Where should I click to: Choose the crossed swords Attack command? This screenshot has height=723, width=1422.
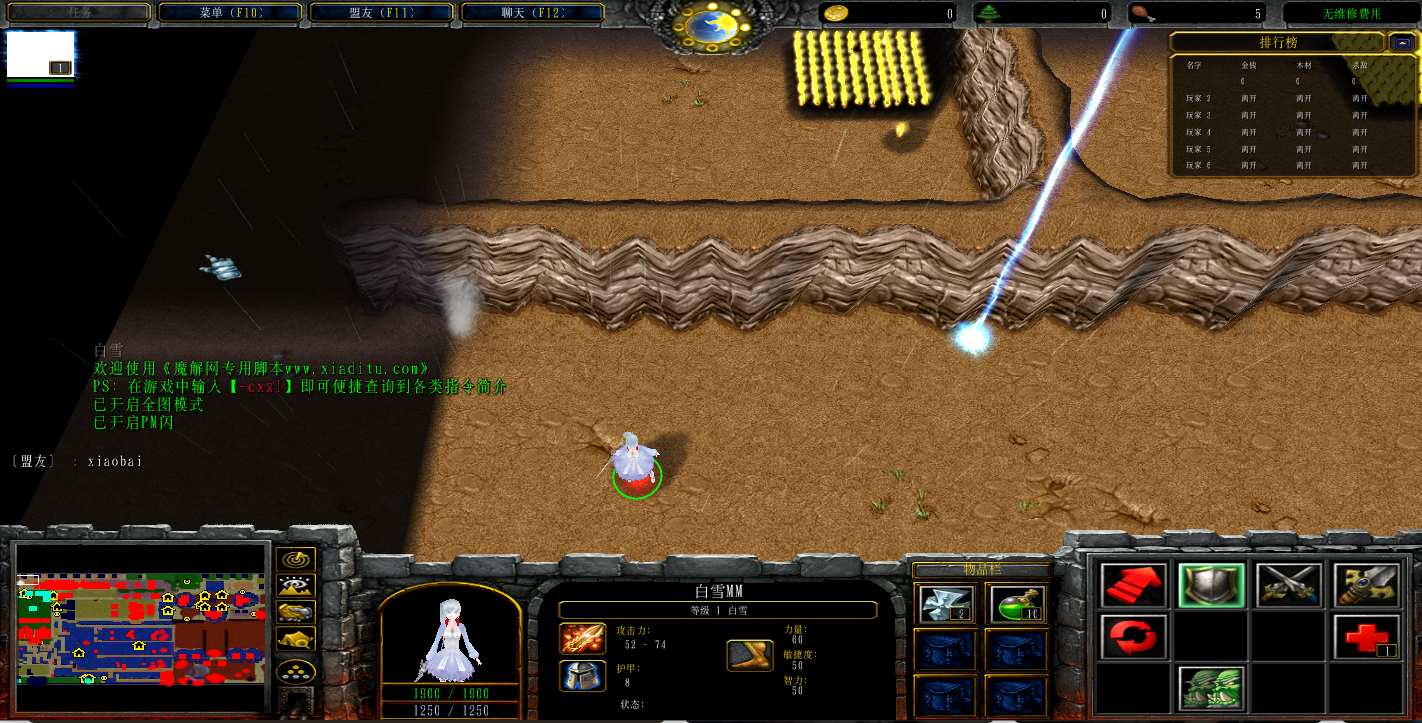(x=1289, y=586)
